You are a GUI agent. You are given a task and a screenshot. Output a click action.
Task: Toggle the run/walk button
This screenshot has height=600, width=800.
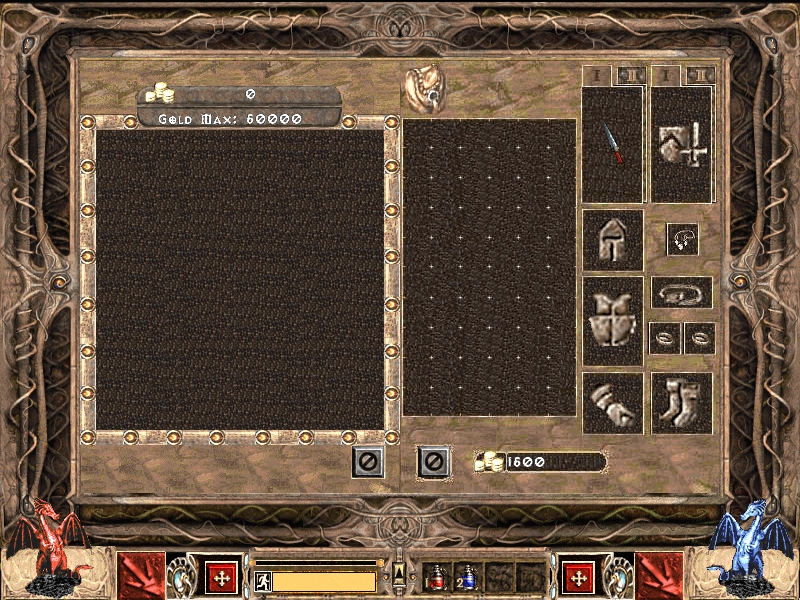[x=262, y=581]
